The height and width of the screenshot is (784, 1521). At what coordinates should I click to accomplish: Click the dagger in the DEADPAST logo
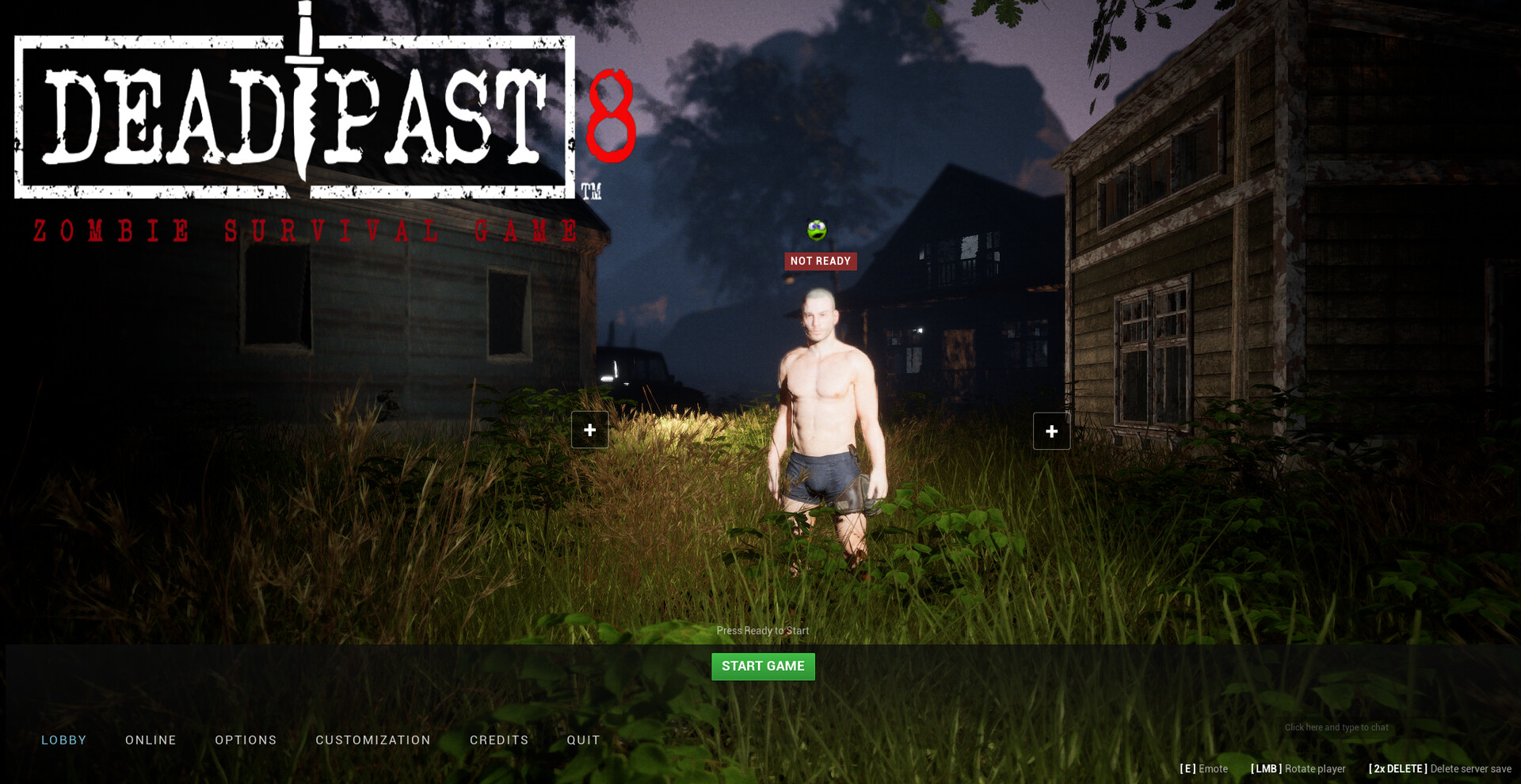[x=305, y=95]
